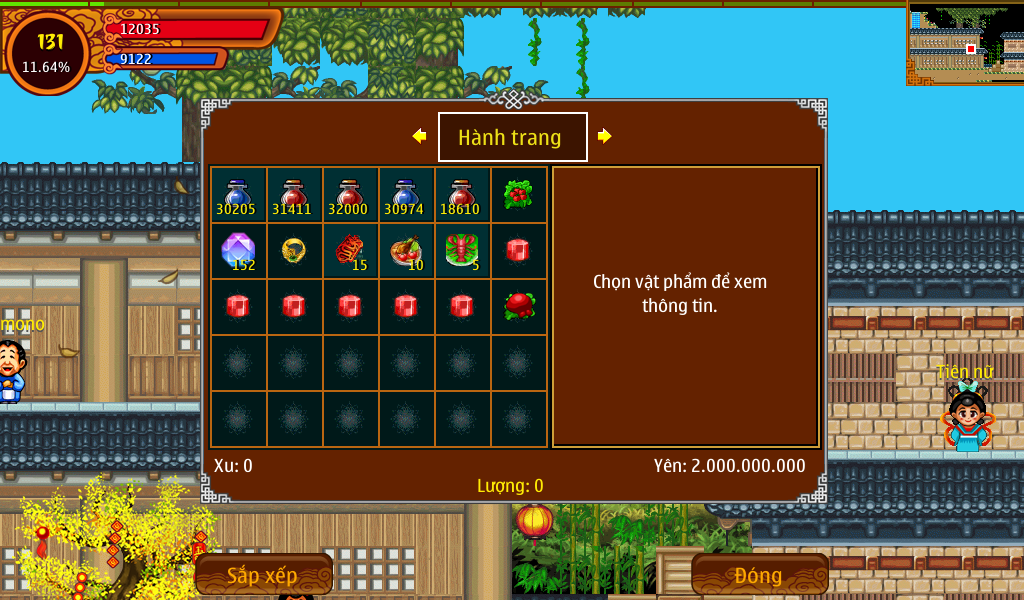1024x600 pixels.
Task: Pick the blue potion stack of 30974
Action: [406, 195]
